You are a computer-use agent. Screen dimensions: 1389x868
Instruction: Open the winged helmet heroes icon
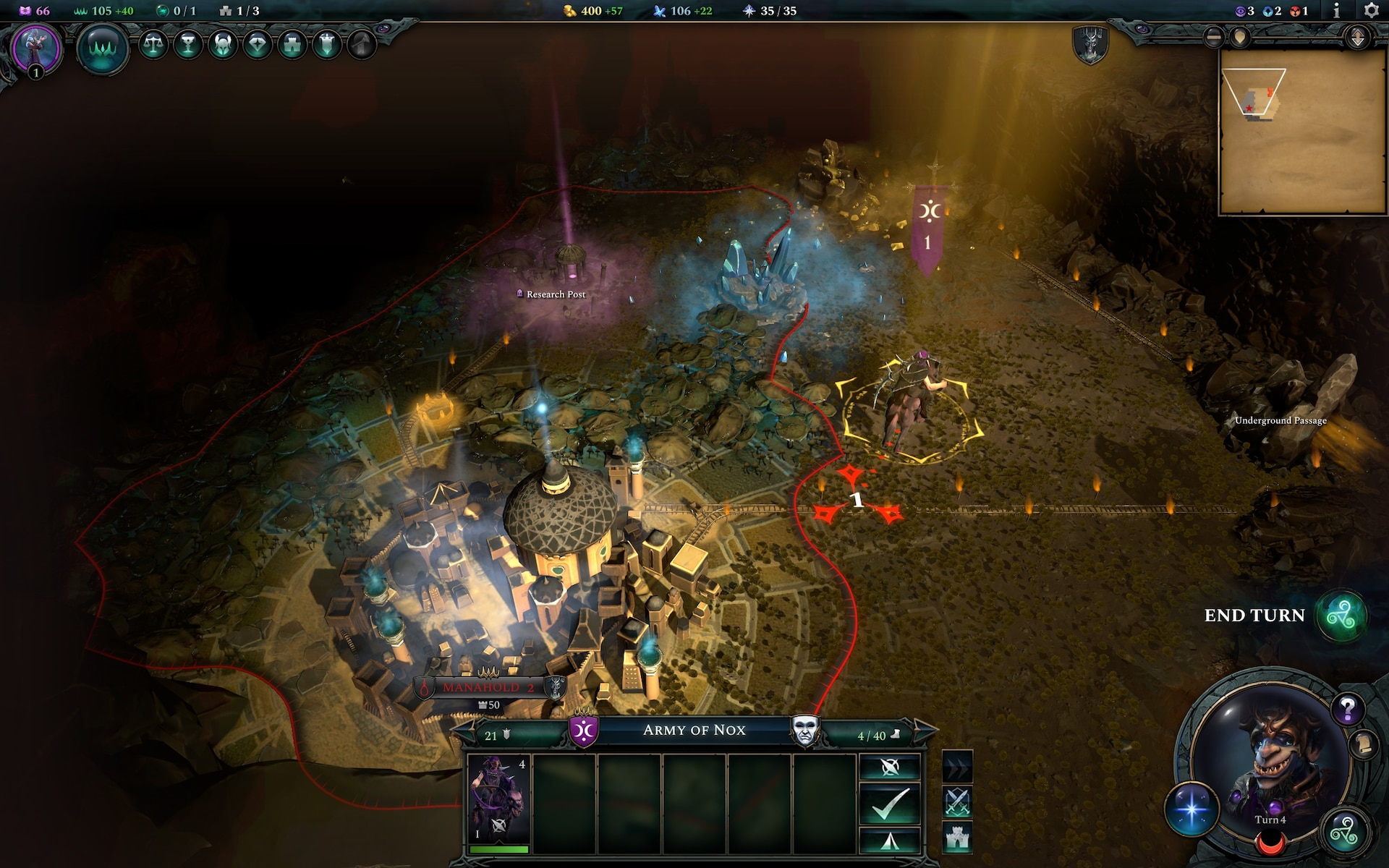coord(223,45)
